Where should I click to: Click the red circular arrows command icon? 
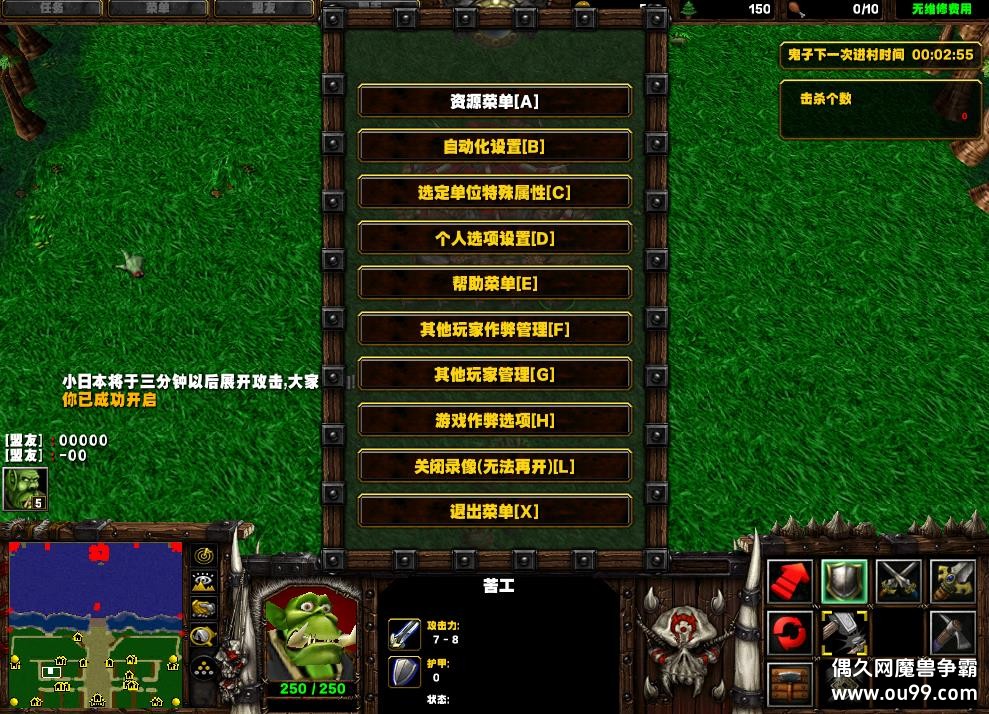coord(790,634)
